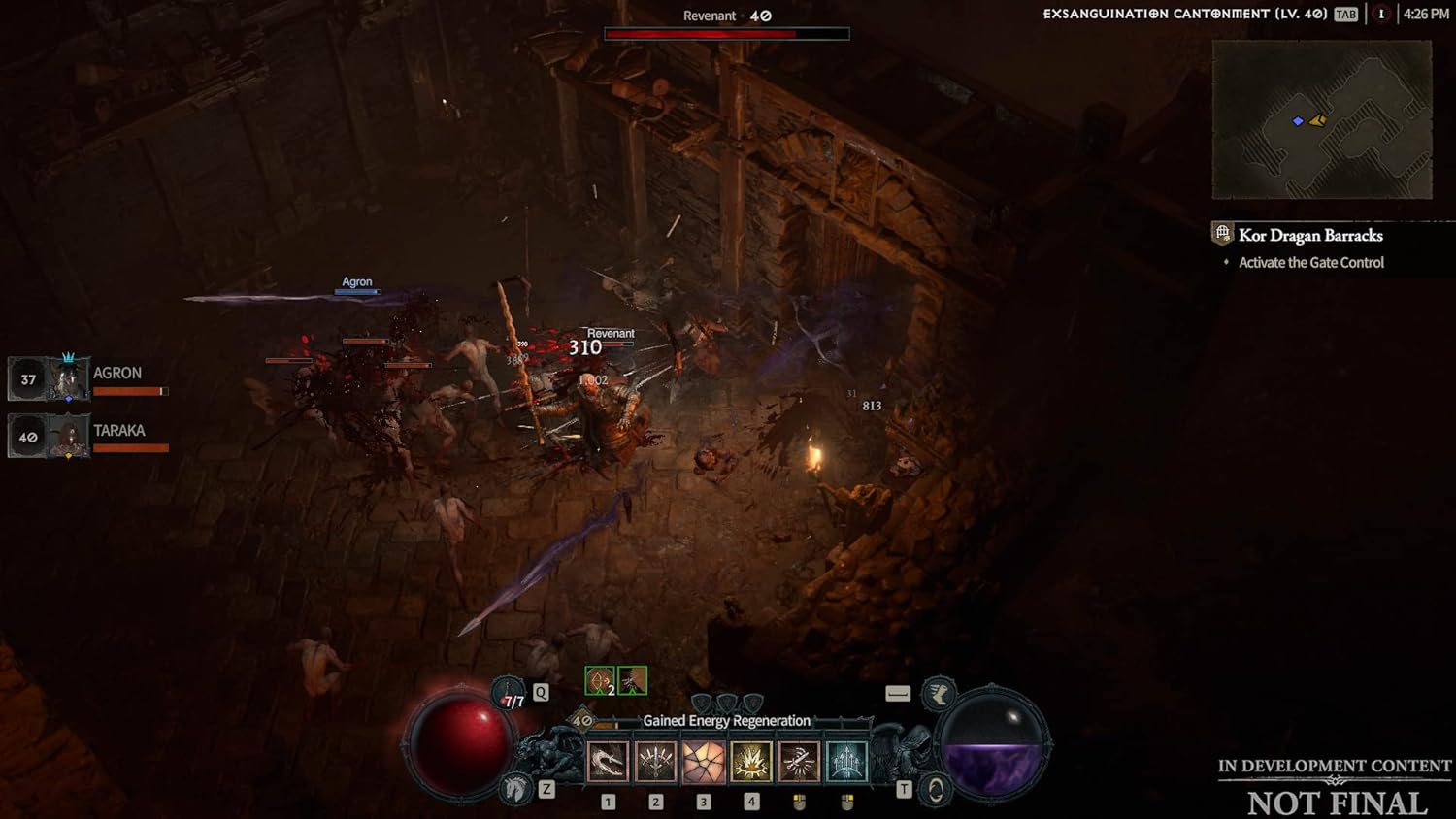
Task: Open the Kor Dragan Barracks quest entry
Action: [1309, 235]
